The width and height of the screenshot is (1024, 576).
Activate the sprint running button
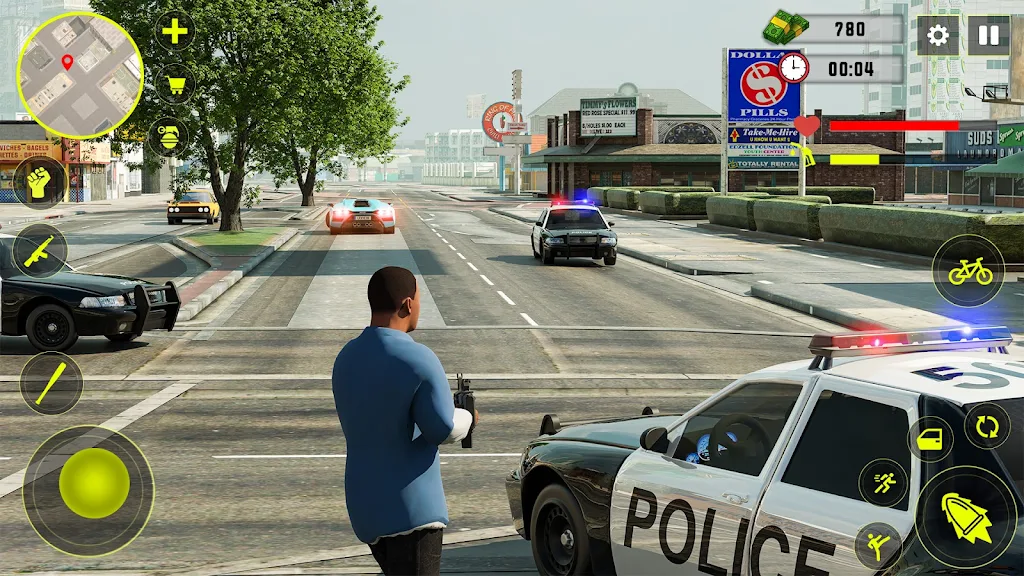[x=883, y=483]
